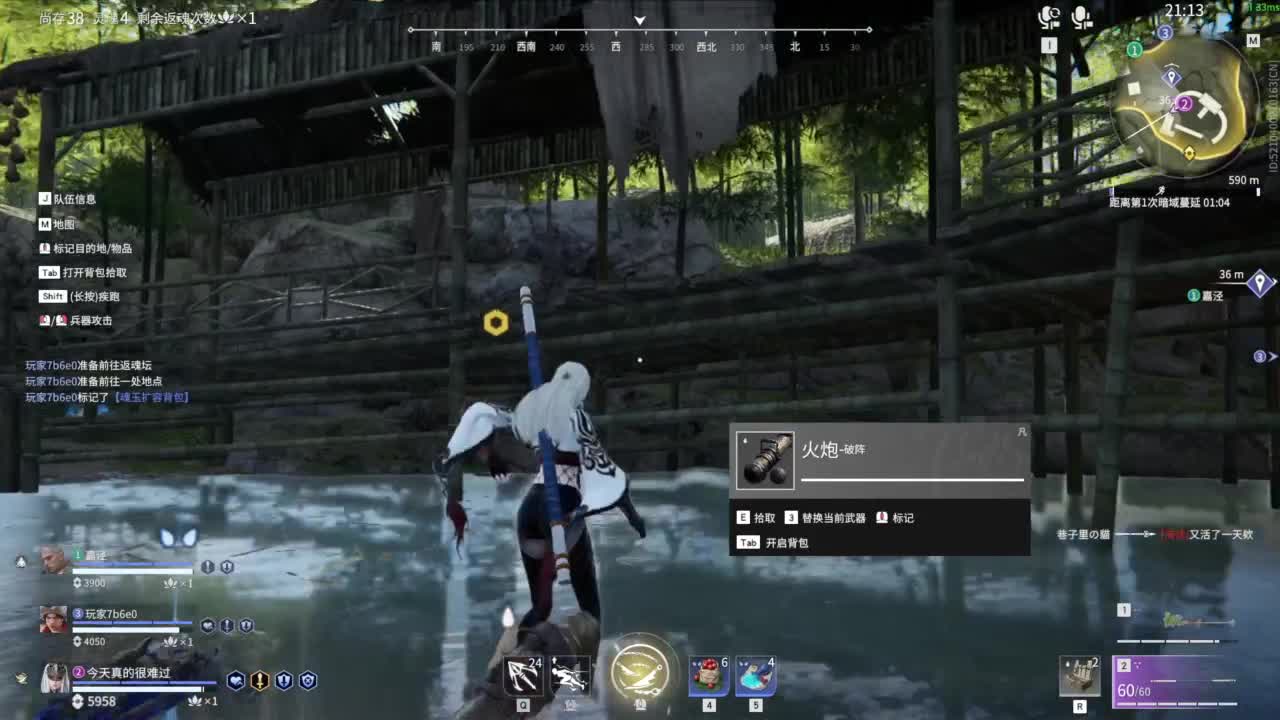Use the red berry consumable in slot 4
Viewport: 1280px width, 720px height.
(707, 678)
